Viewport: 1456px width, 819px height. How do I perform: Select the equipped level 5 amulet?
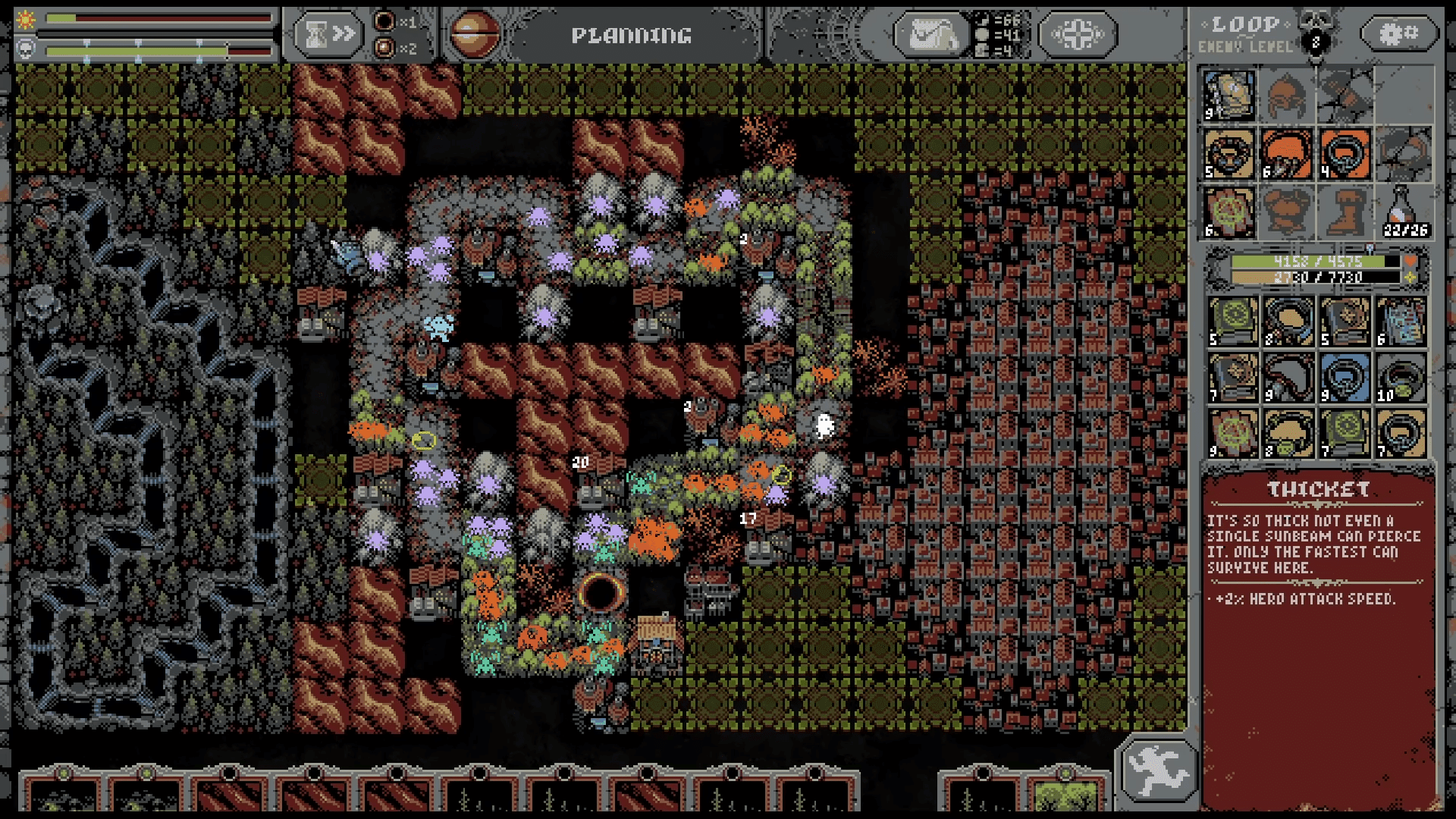[x=1229, y=152]
